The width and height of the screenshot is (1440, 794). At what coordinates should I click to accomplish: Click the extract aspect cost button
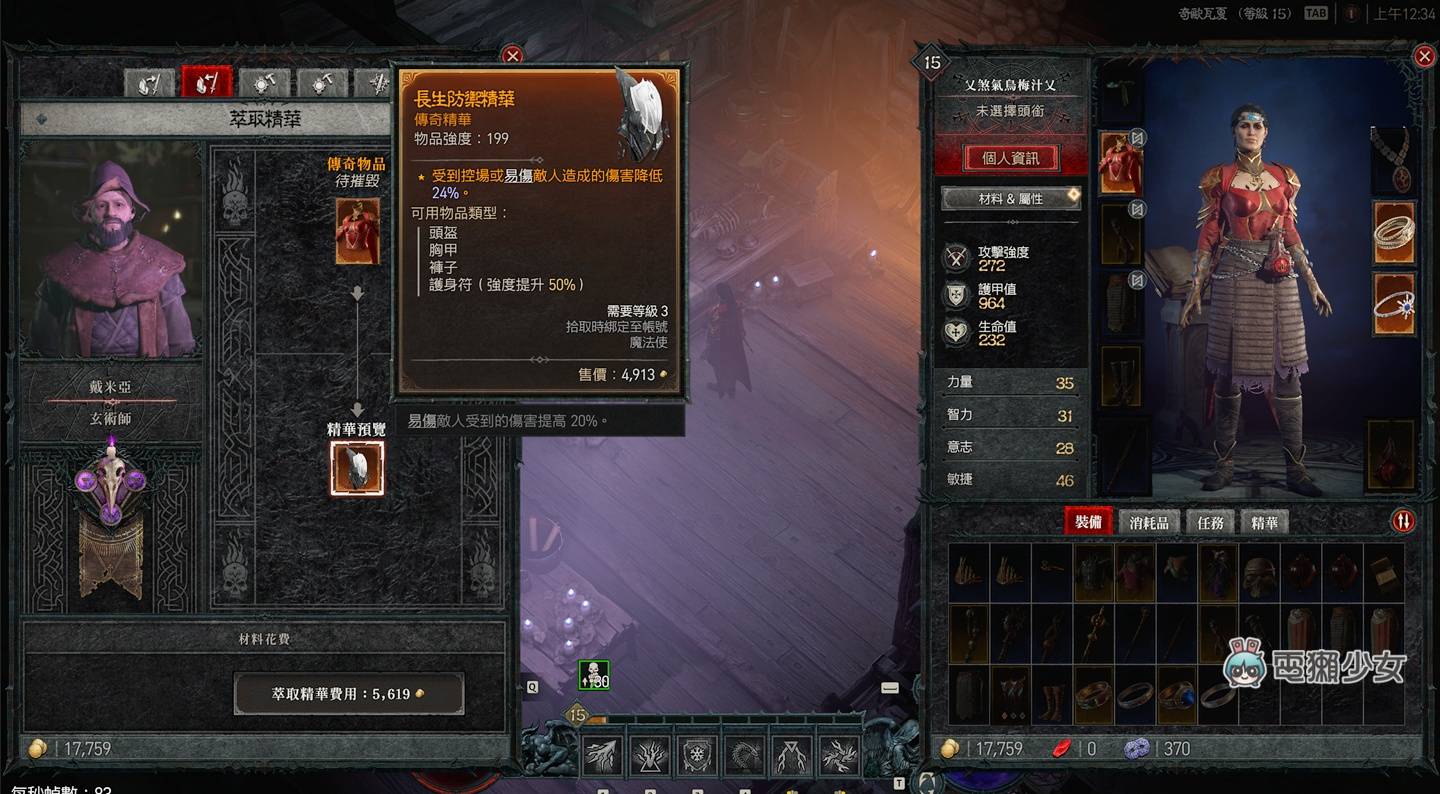[x=348, y=693]
